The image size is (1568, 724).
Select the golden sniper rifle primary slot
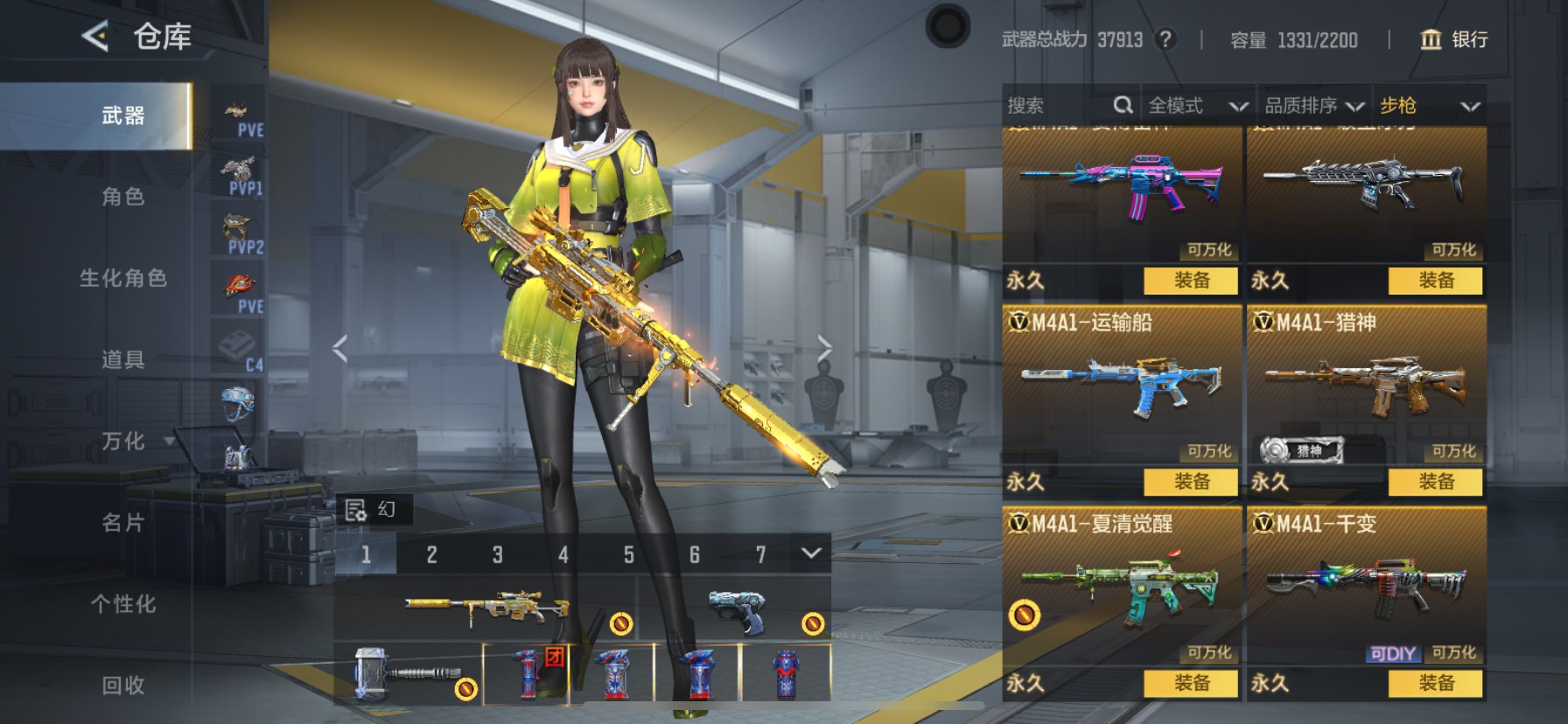(x=486, y=607)
